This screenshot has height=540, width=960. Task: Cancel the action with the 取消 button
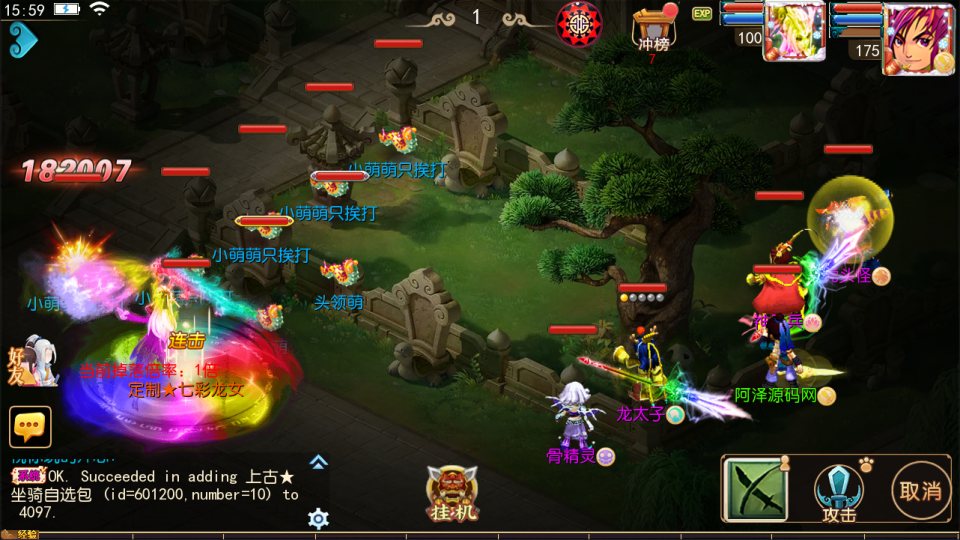click(x=920, y=490)
